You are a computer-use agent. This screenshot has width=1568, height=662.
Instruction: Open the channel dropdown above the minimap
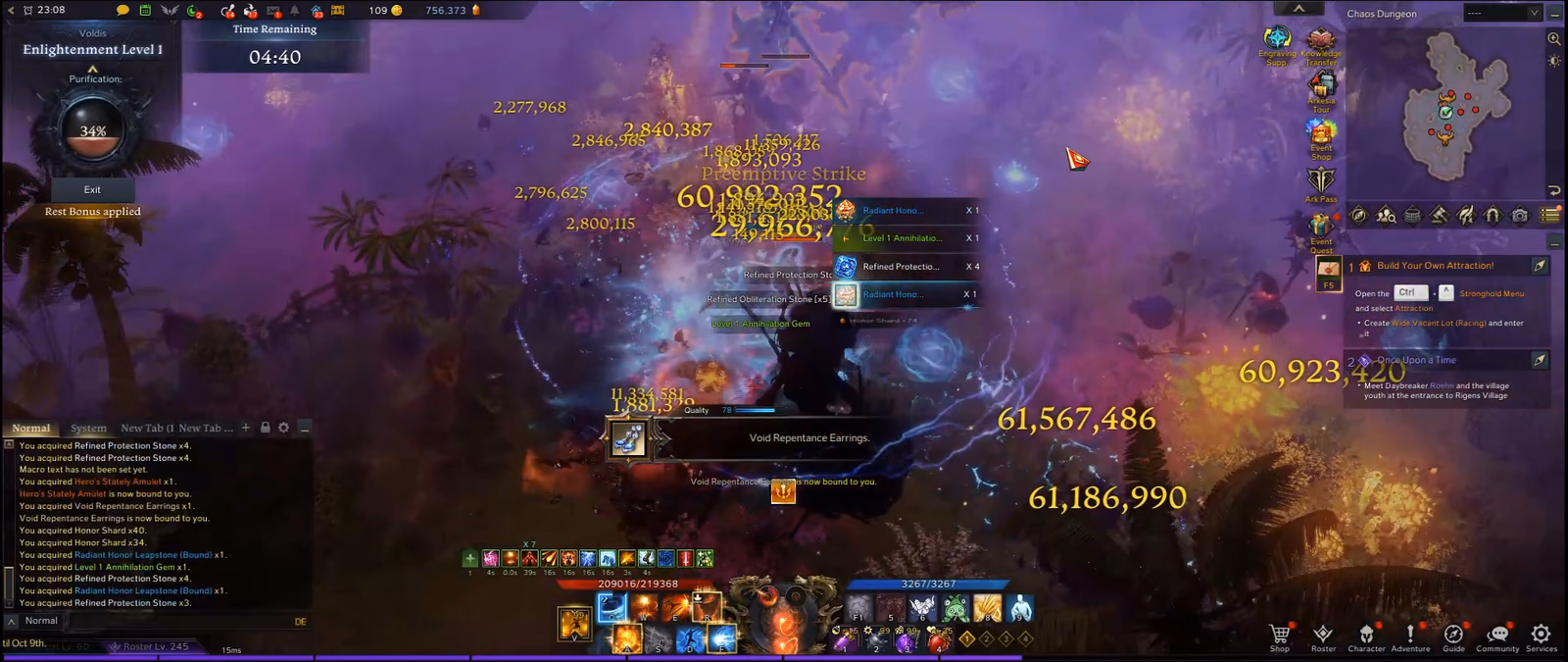(x=1503, y=13)
